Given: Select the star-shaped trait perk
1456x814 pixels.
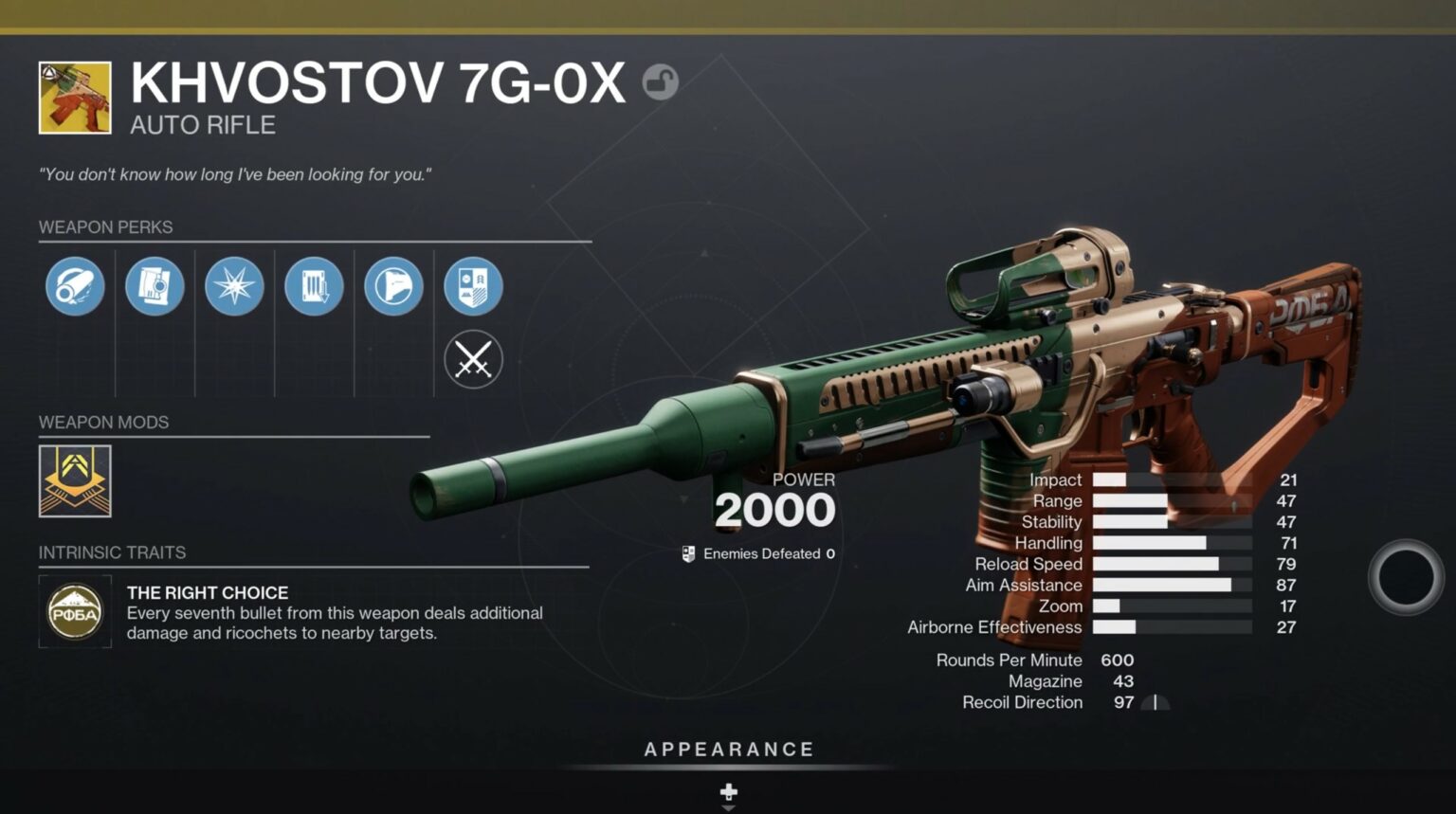Looking at the screenshot, I should pyautogui.click(x=235, y=286).
